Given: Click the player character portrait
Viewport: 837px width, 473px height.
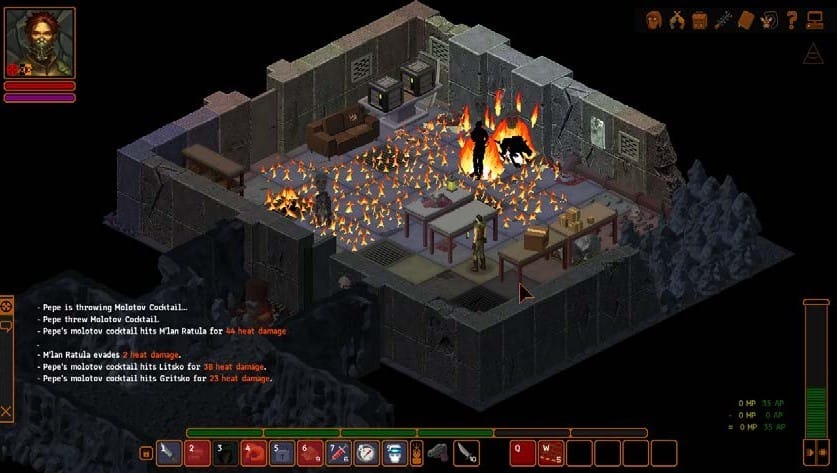Looking at the screenshot, I should pyautogui.click(x=41, y=42).
